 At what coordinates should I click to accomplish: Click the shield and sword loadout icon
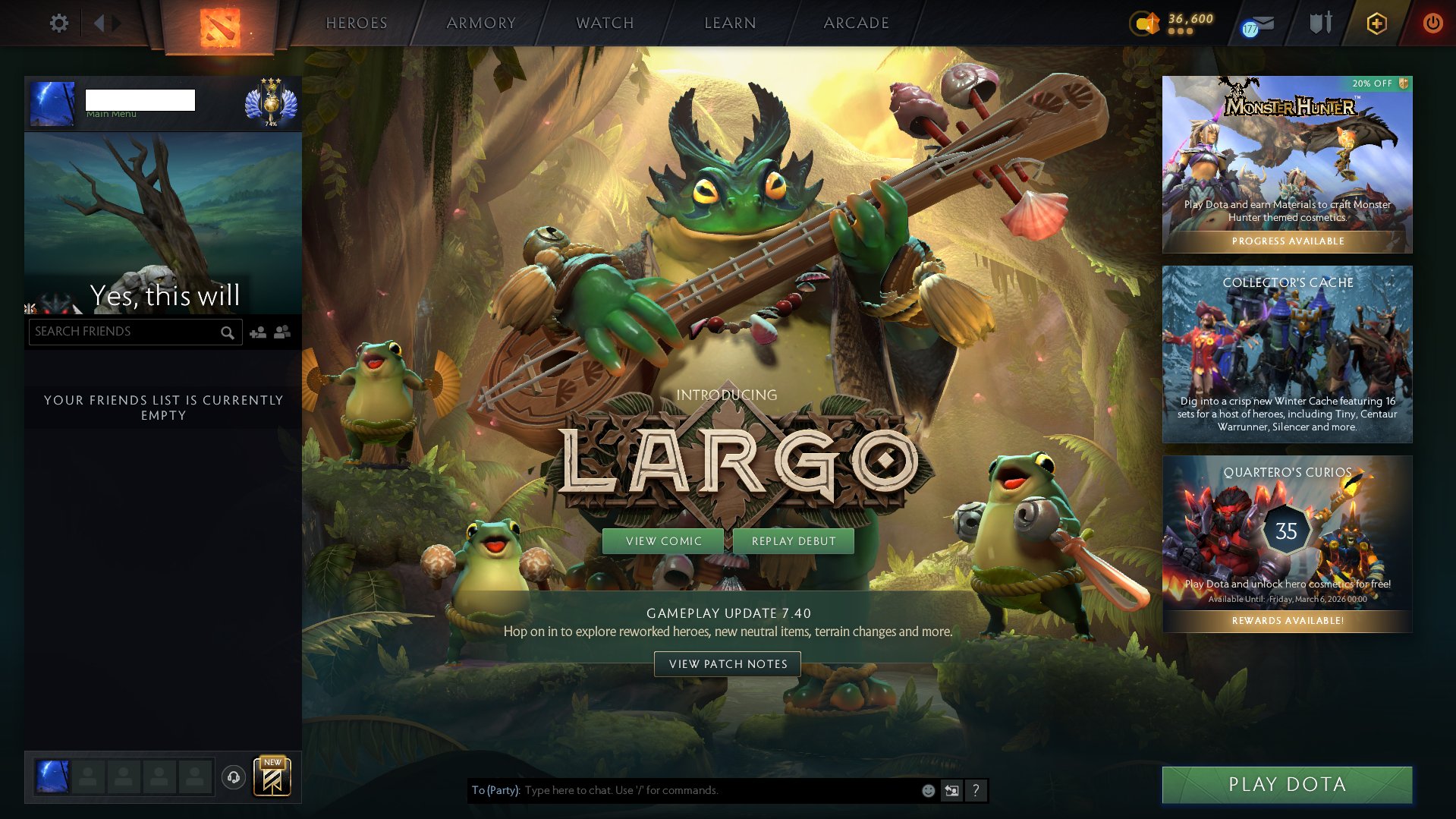click(x=1320, y=23)
